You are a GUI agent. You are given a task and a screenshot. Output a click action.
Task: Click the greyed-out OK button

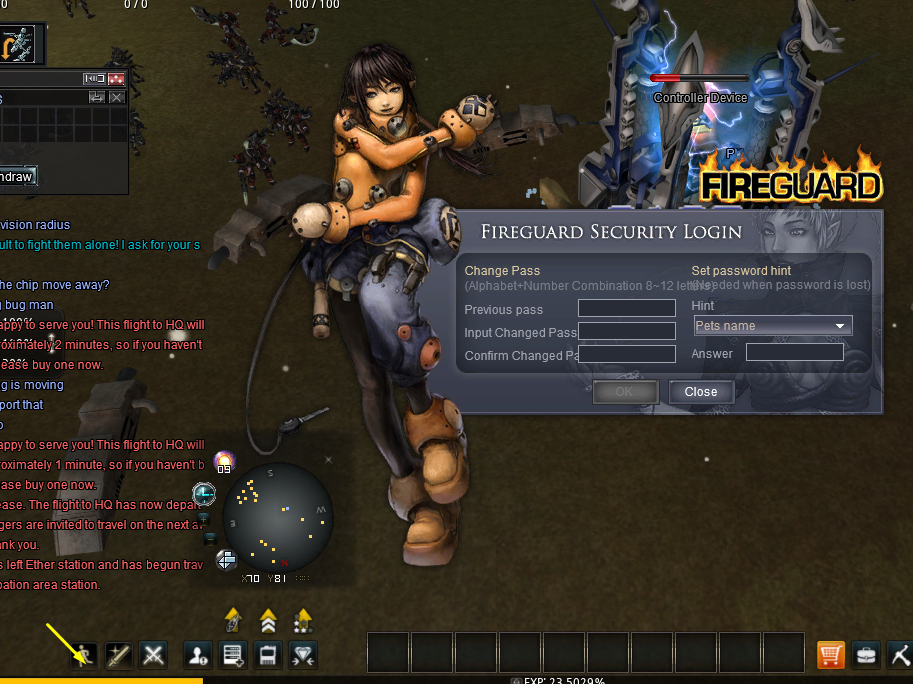pyautogui.click(x=624, y=392)
